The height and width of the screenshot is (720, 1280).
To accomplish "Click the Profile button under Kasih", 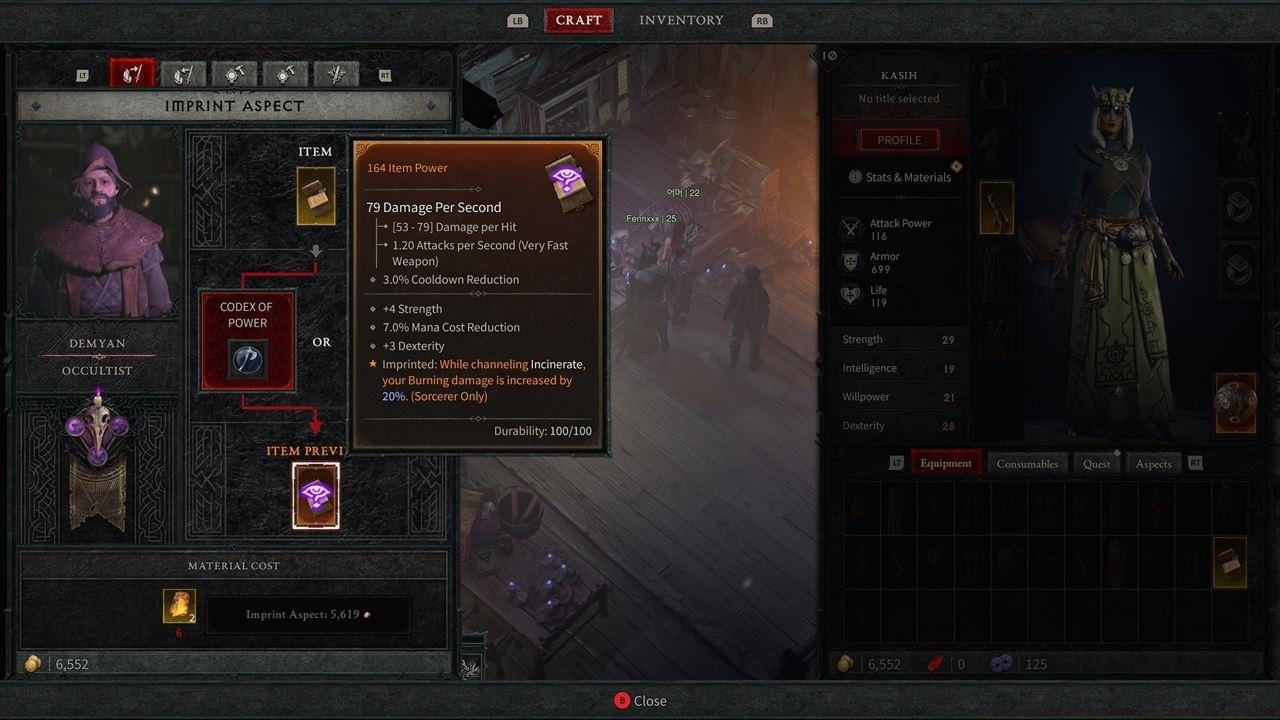I will click(898, 139).
